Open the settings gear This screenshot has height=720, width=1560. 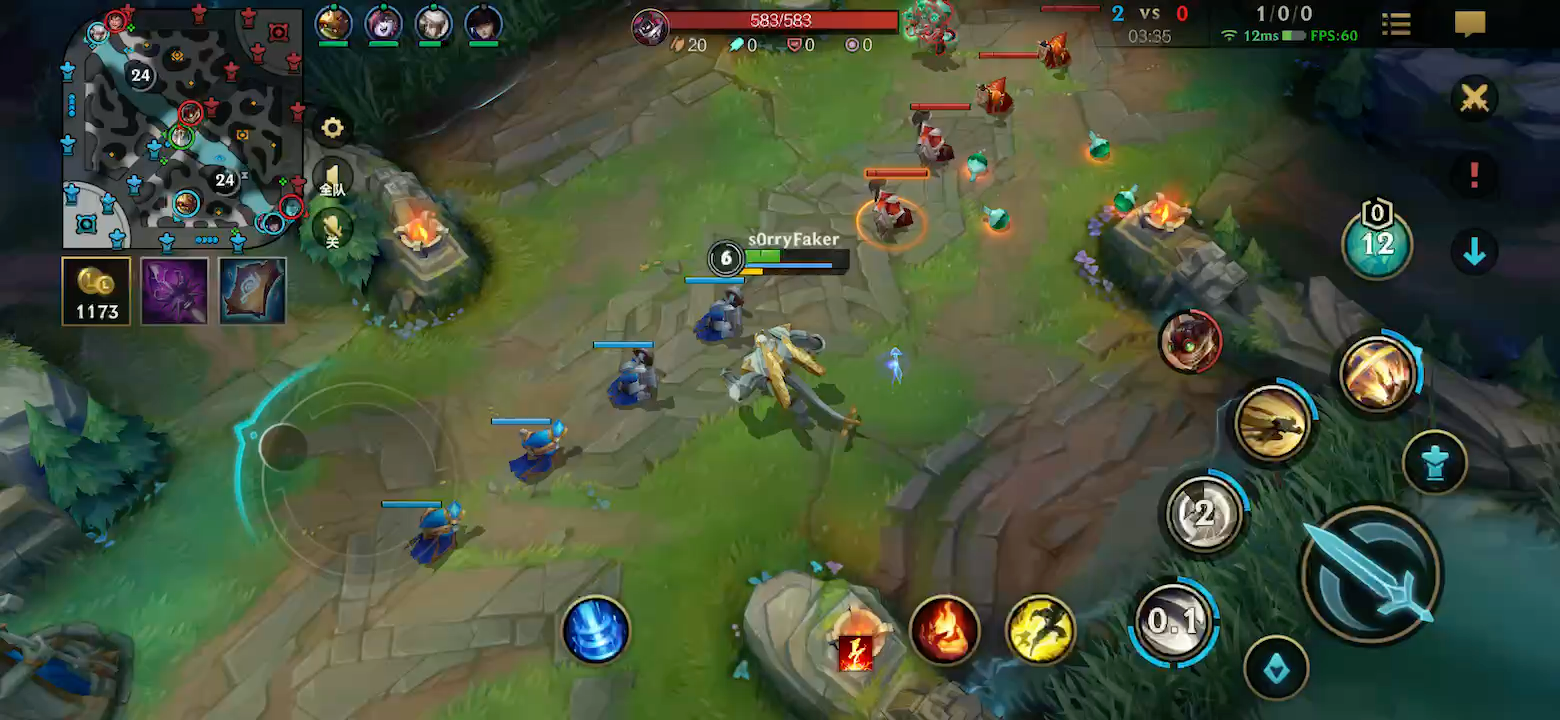click(x=332, y=128)
